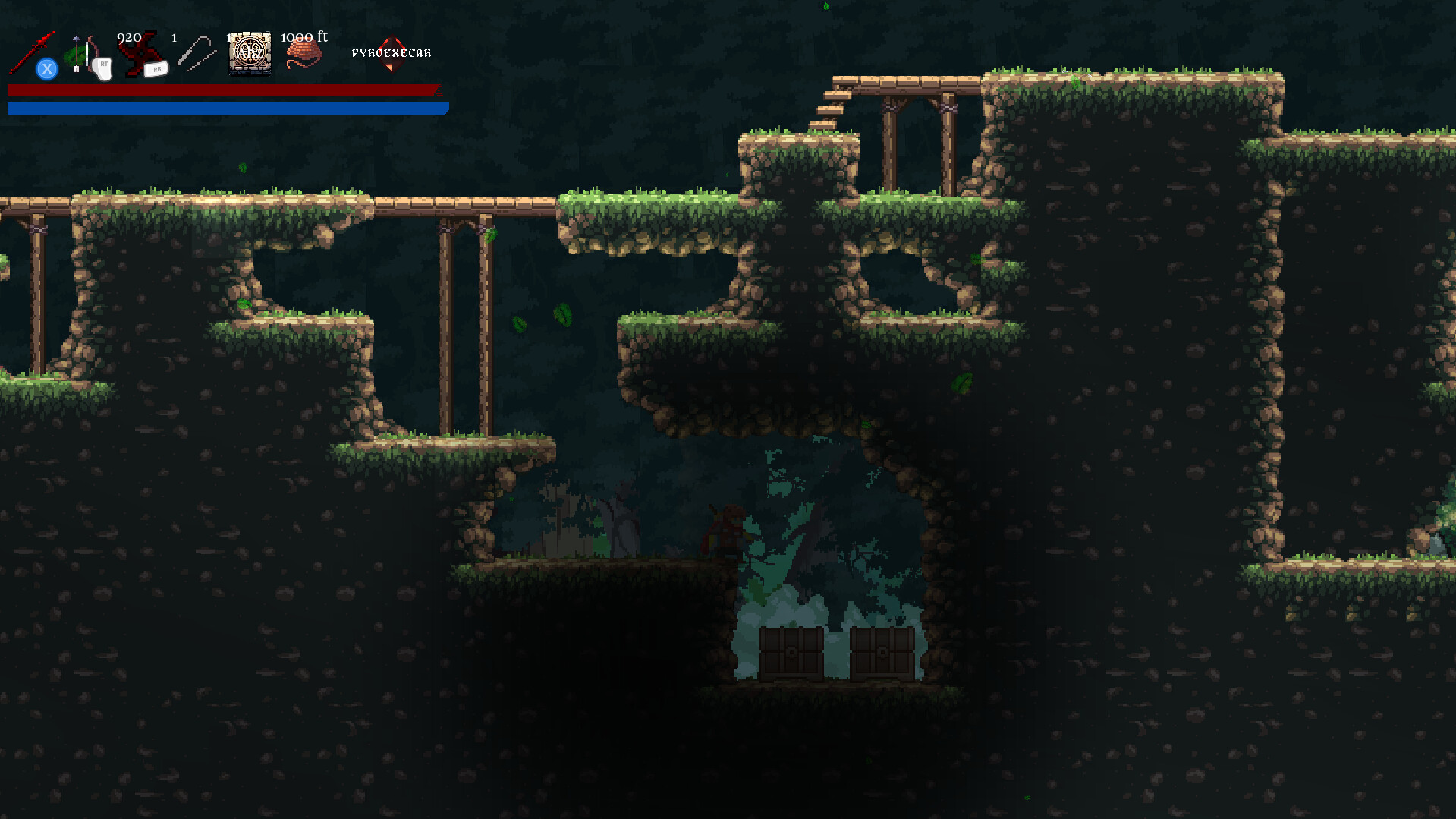Click the coiled rope item icon

click(x=302, y=53)
